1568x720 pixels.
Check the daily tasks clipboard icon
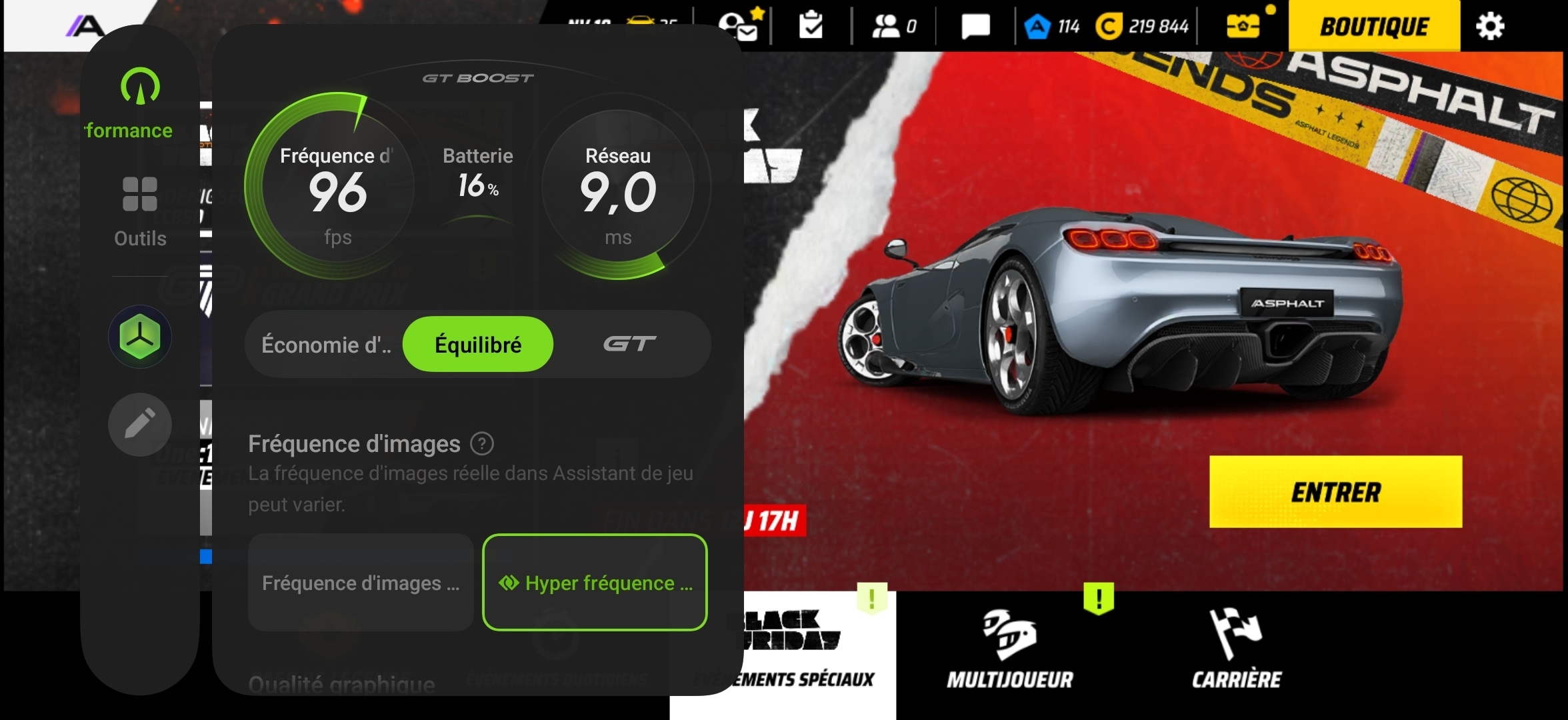click(811, 25)
